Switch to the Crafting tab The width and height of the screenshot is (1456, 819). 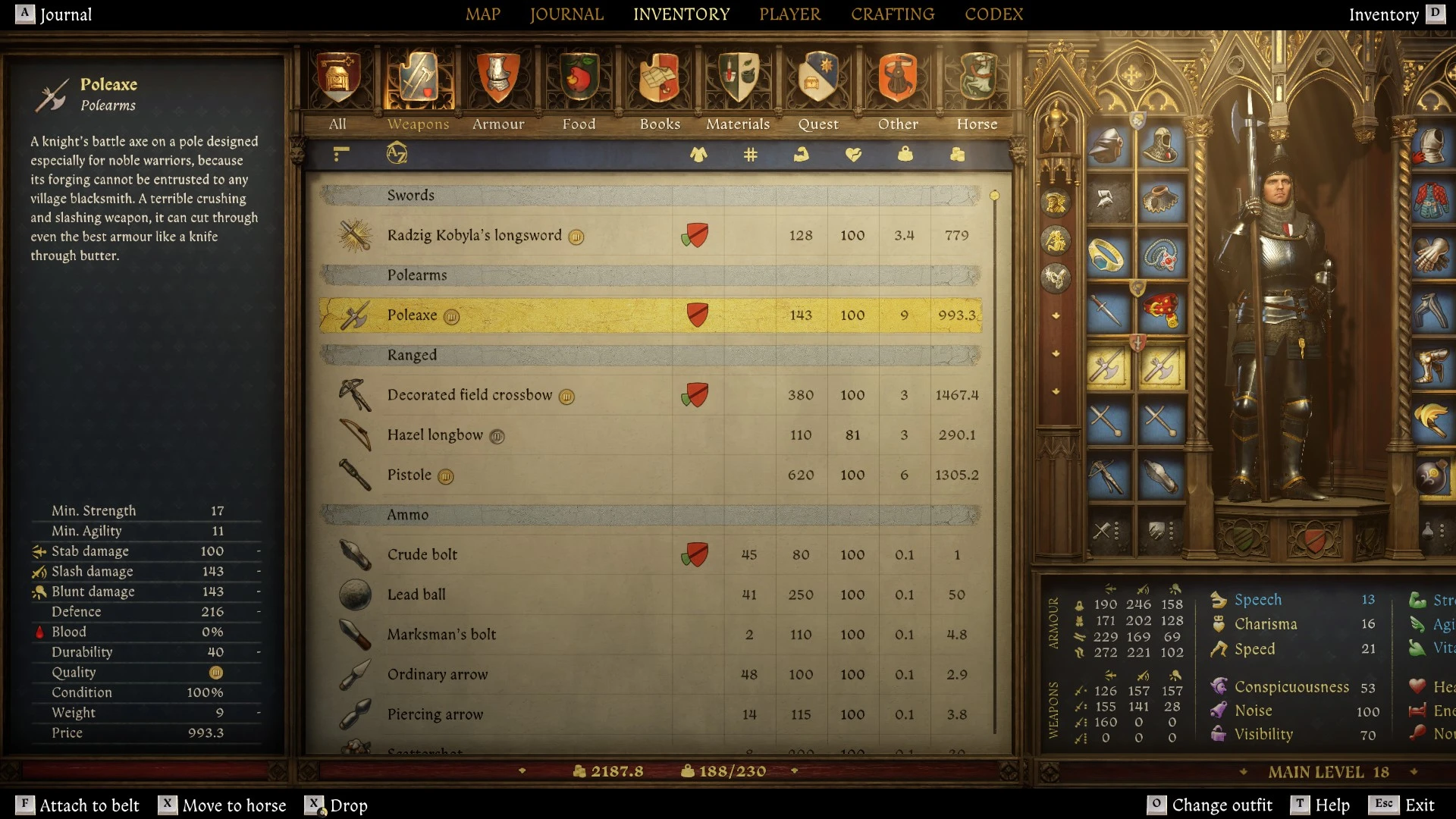(893, 14)
